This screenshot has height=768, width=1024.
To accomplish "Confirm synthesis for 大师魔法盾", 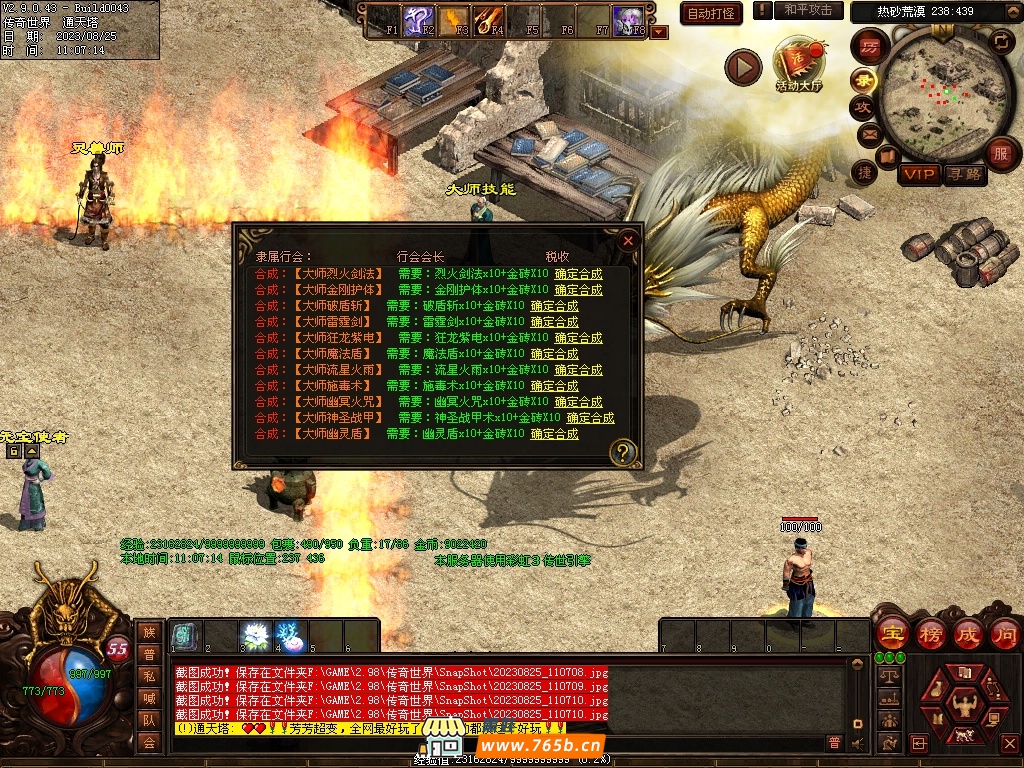I will (554, 354).
